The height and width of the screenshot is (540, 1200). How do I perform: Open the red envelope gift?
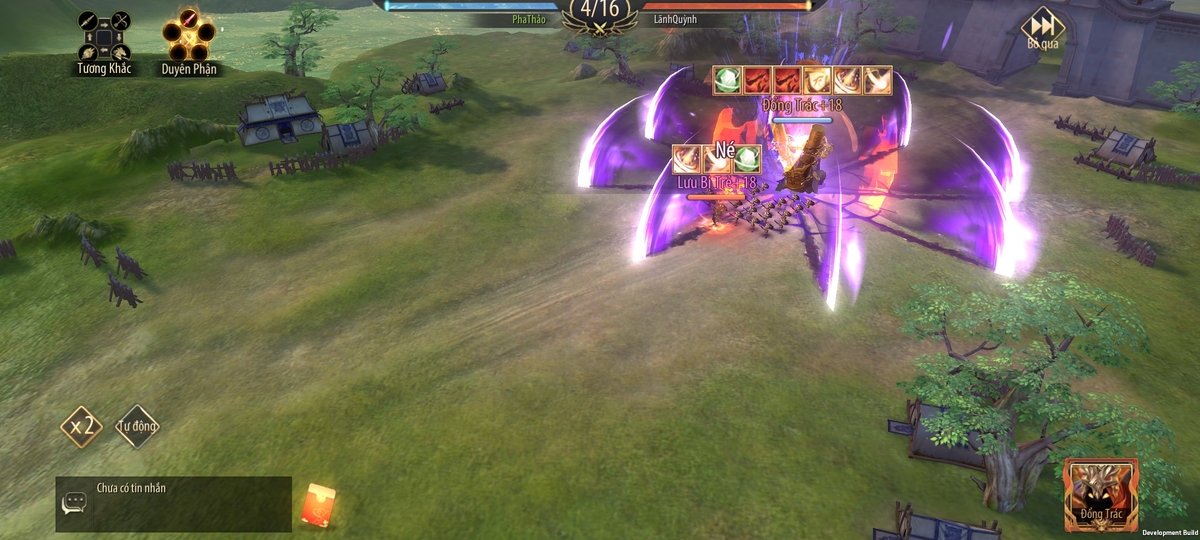click(x=318, y=504)
